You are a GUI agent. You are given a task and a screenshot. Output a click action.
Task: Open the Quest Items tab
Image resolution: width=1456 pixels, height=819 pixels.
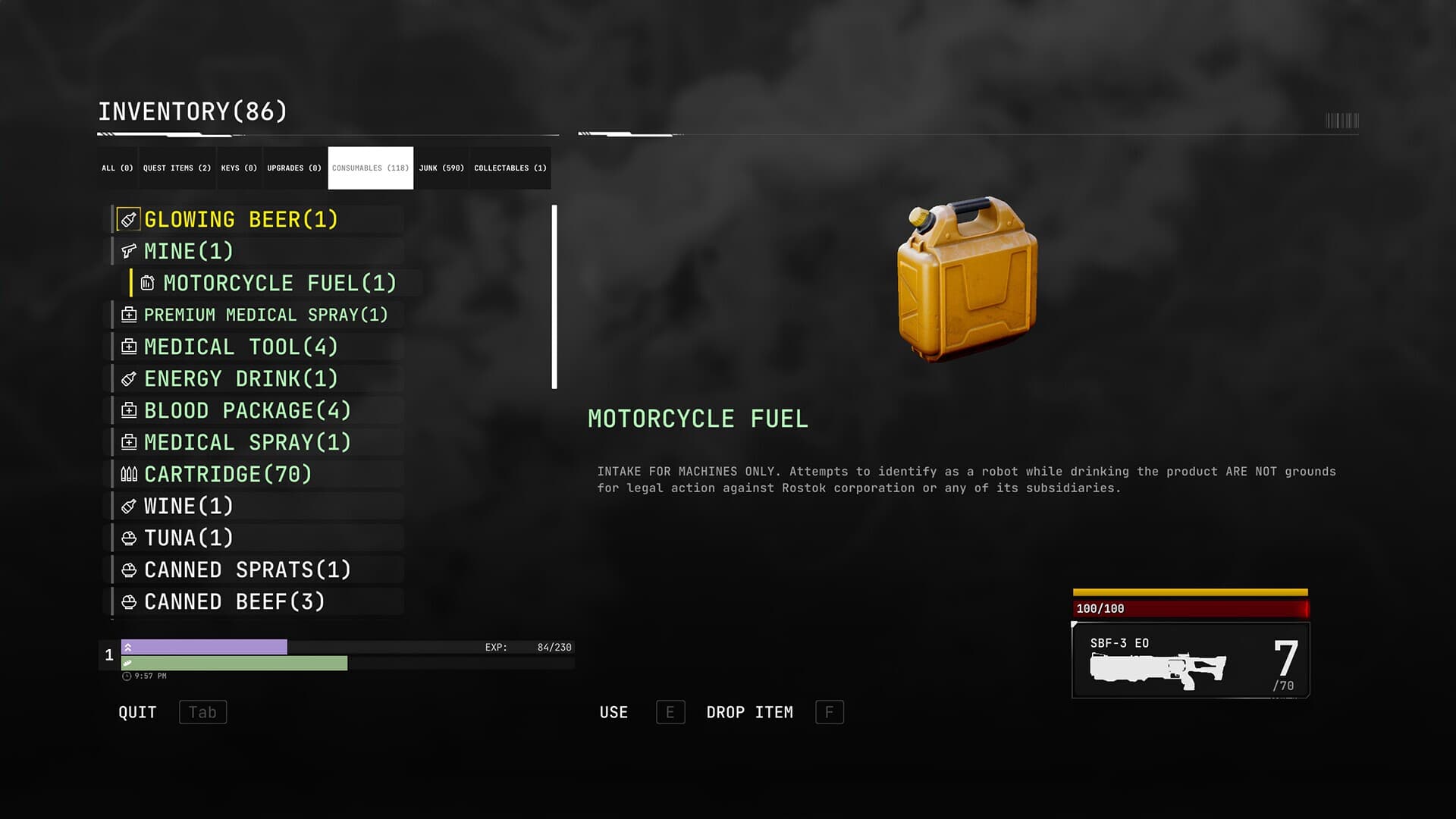click(x=177, y=168)
